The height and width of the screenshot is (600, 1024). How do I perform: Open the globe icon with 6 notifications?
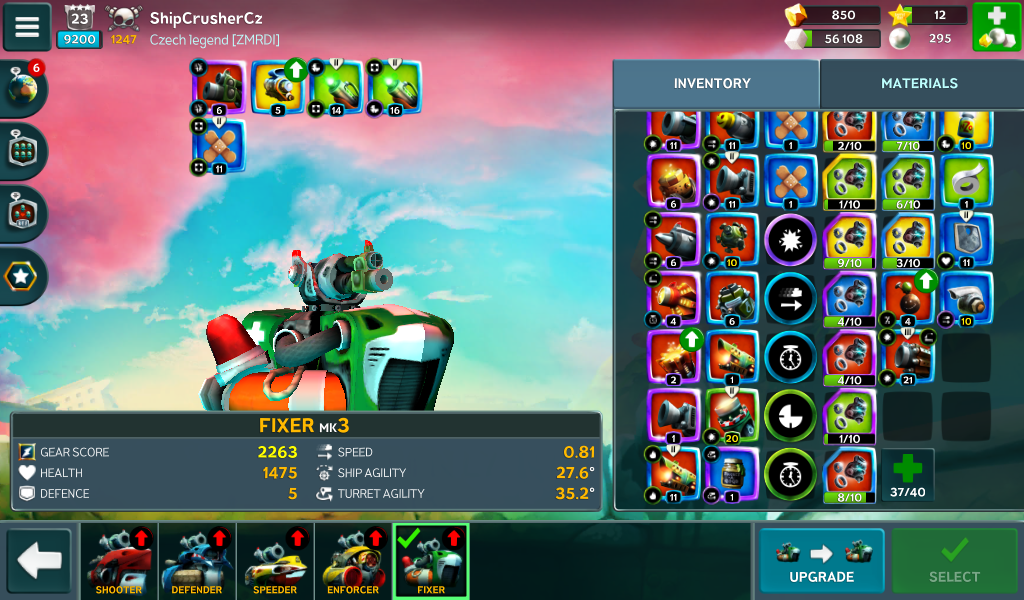tap(23, 89)
